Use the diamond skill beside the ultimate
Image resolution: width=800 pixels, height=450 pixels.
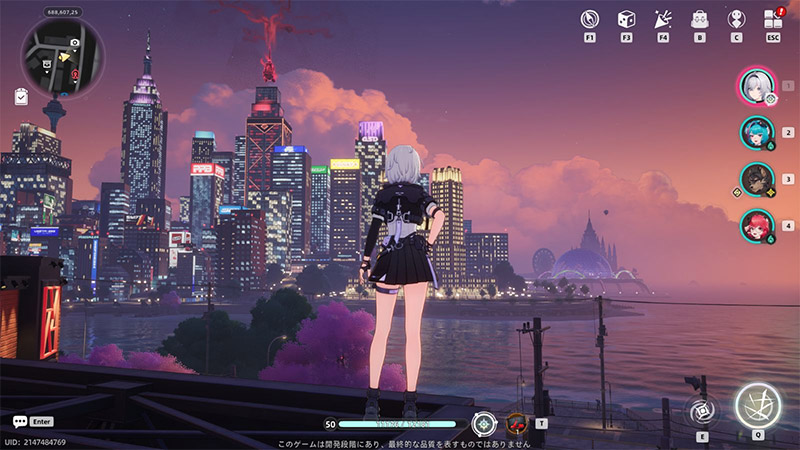[x=701, y=410]
